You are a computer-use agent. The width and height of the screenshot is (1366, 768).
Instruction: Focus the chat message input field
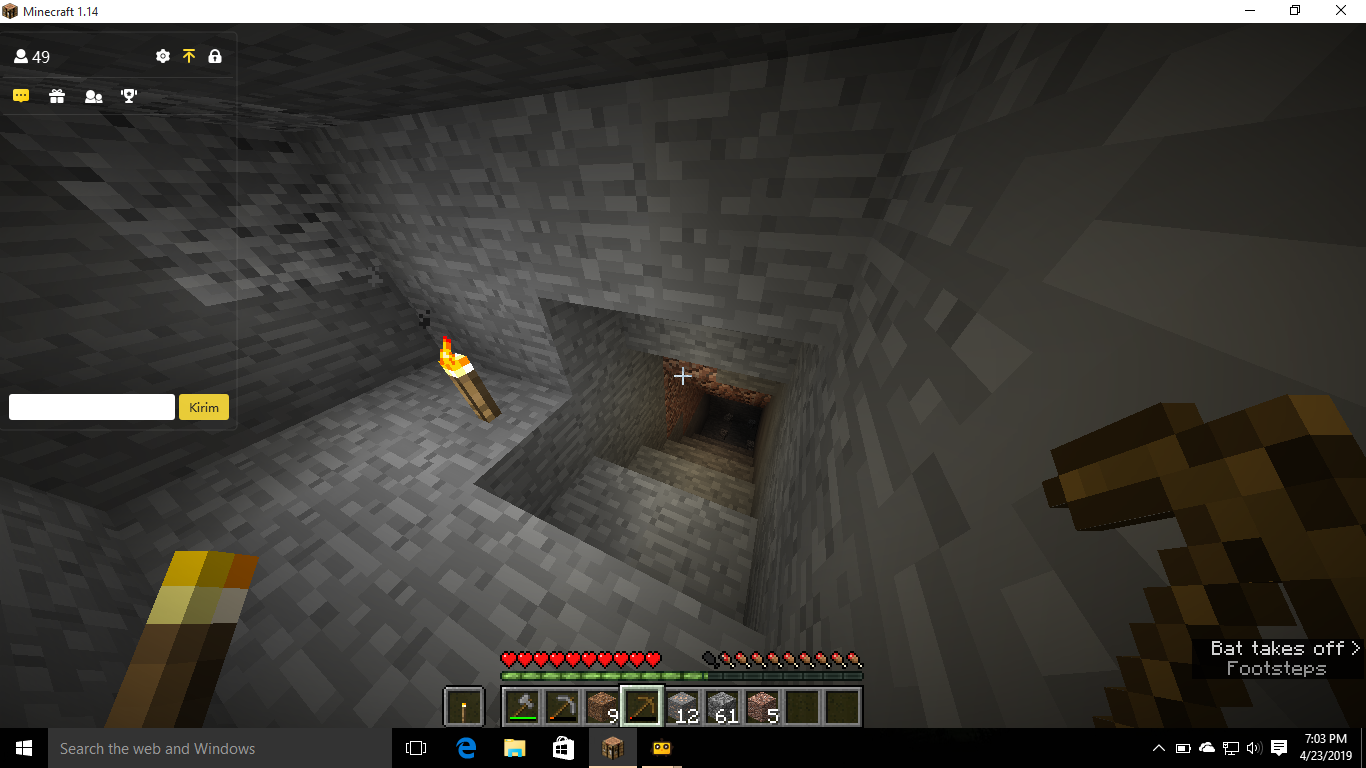tap(92, 407)
